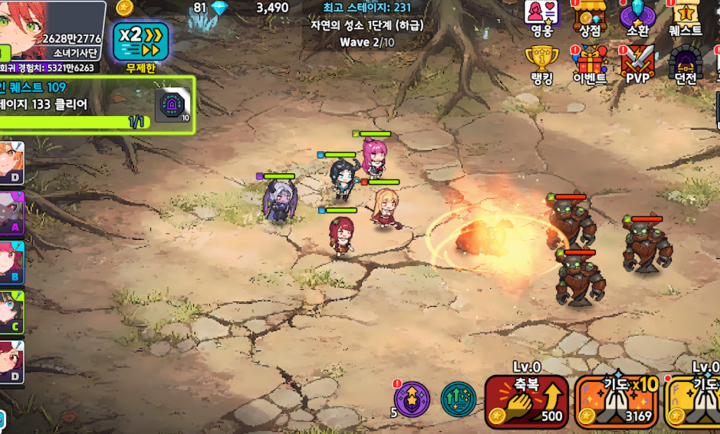This screenshot has height=434, width=720.
Task: Select the orange-haired D-rank hero portrait
Action: (x=11, y=163)
